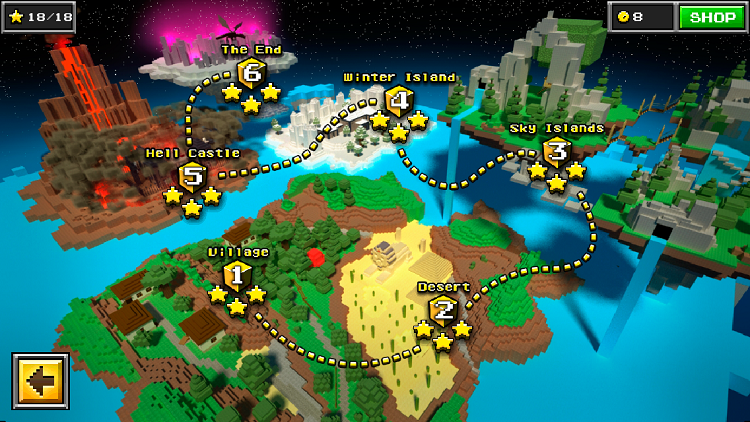Screen dimensions: 750x422
Task: Go back using the yellow arrow button
Action: coord(41,381)
